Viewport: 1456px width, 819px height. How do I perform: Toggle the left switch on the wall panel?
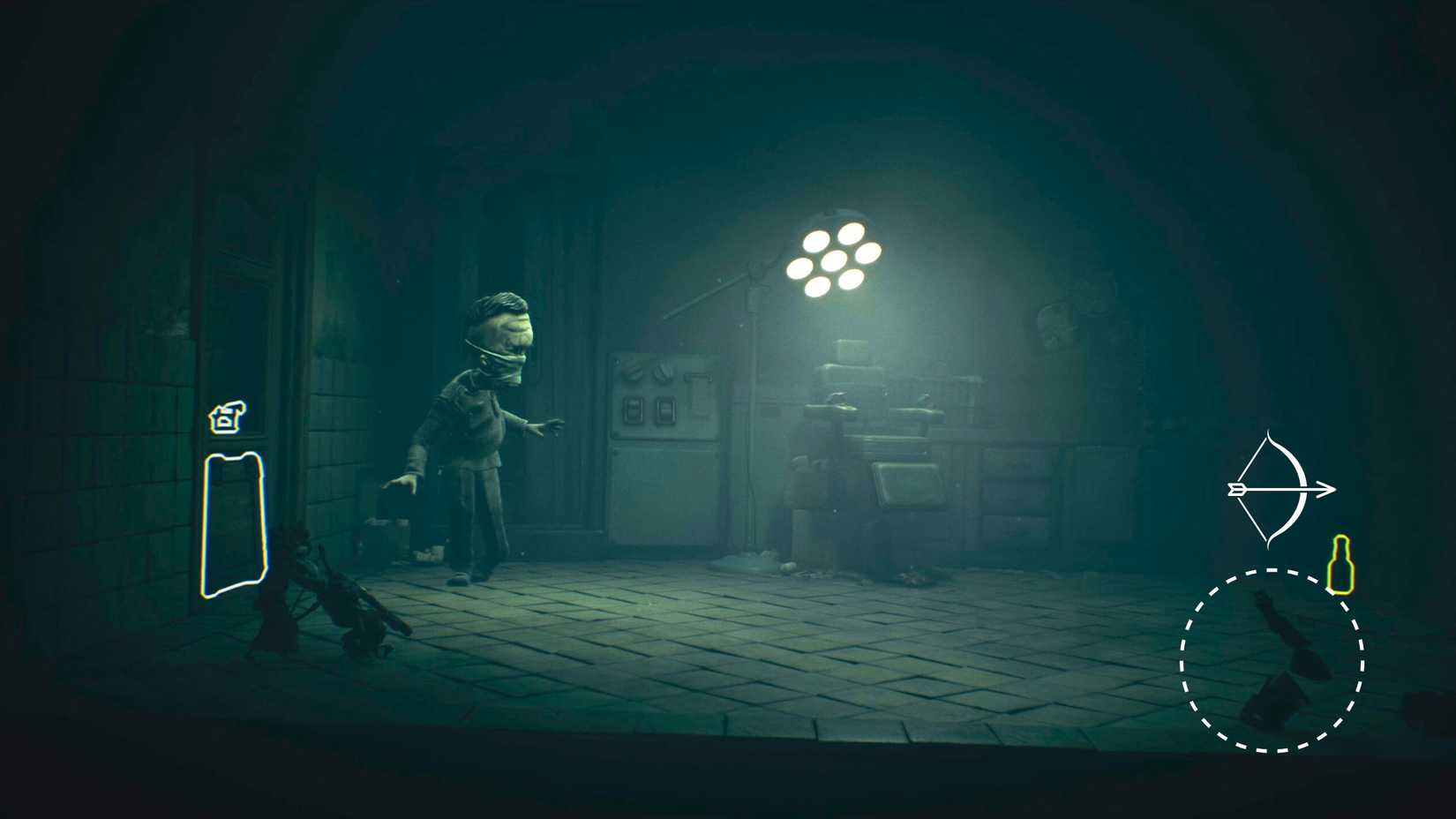click(634, 409)
